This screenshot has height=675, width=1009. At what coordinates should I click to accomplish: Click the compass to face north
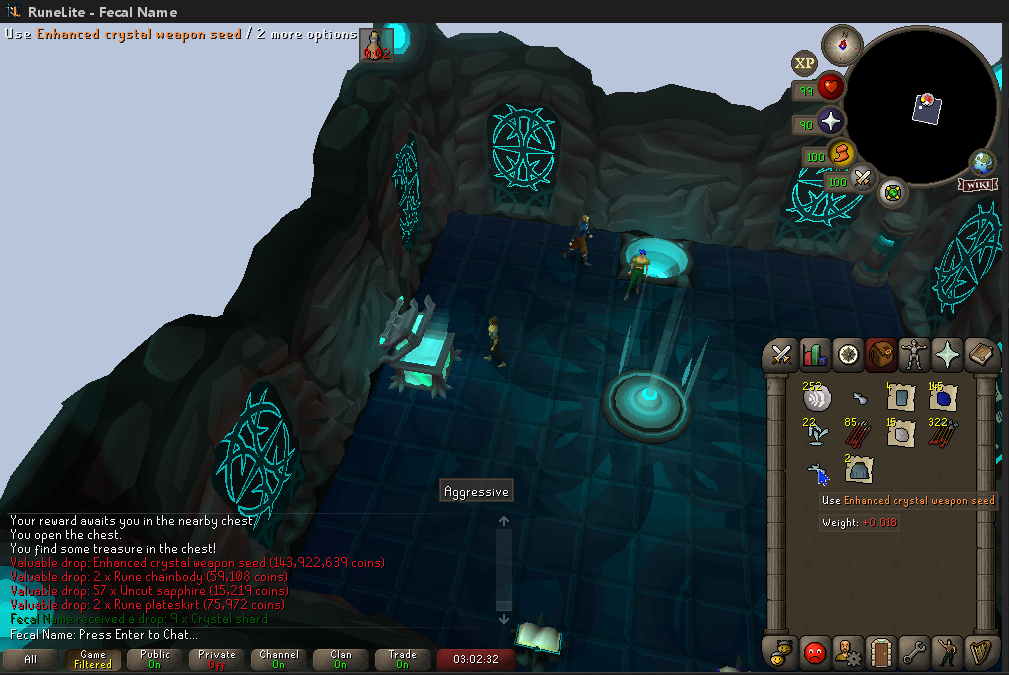point(842,44)
